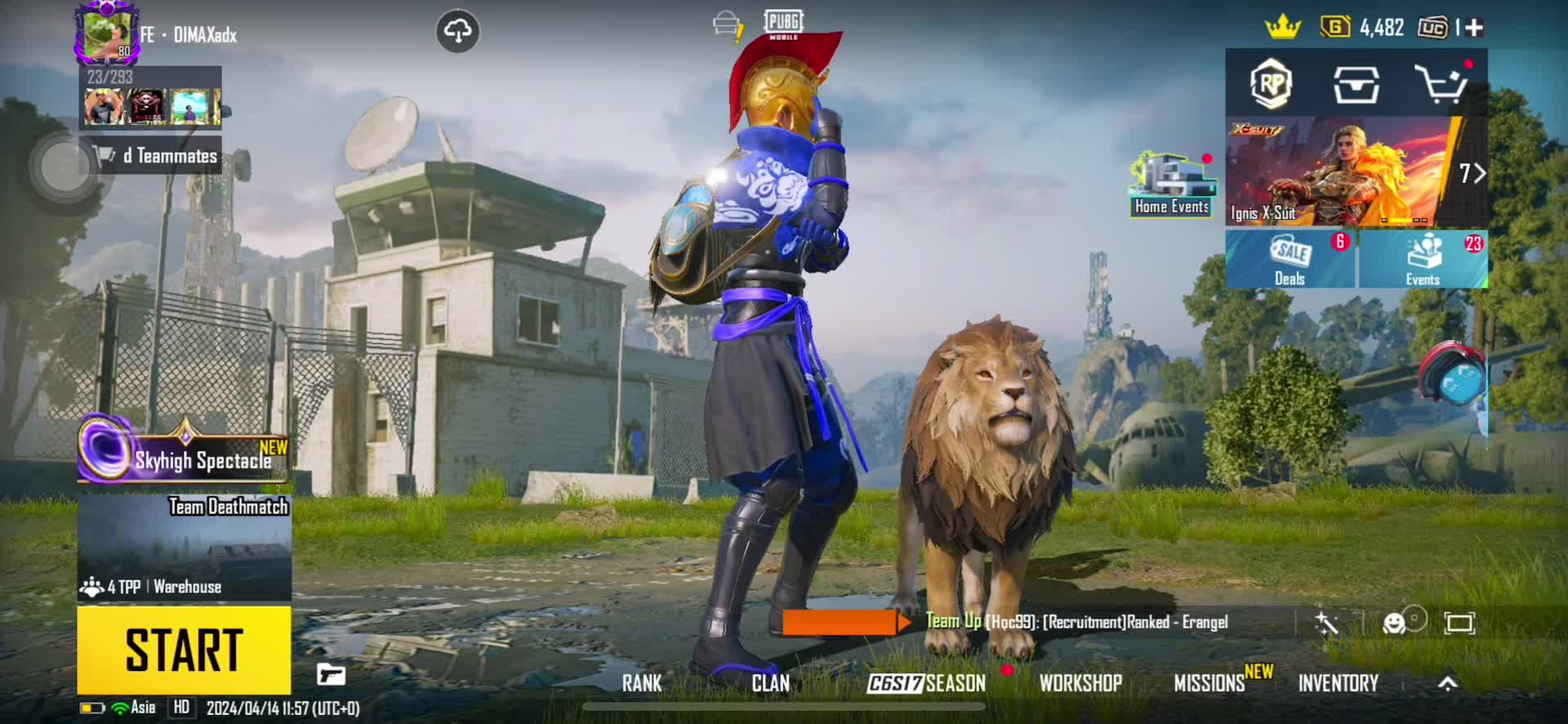The width and height of the screenshot is (1568, 724).
Task: Open the Events tile
Action: (1423, 259)
